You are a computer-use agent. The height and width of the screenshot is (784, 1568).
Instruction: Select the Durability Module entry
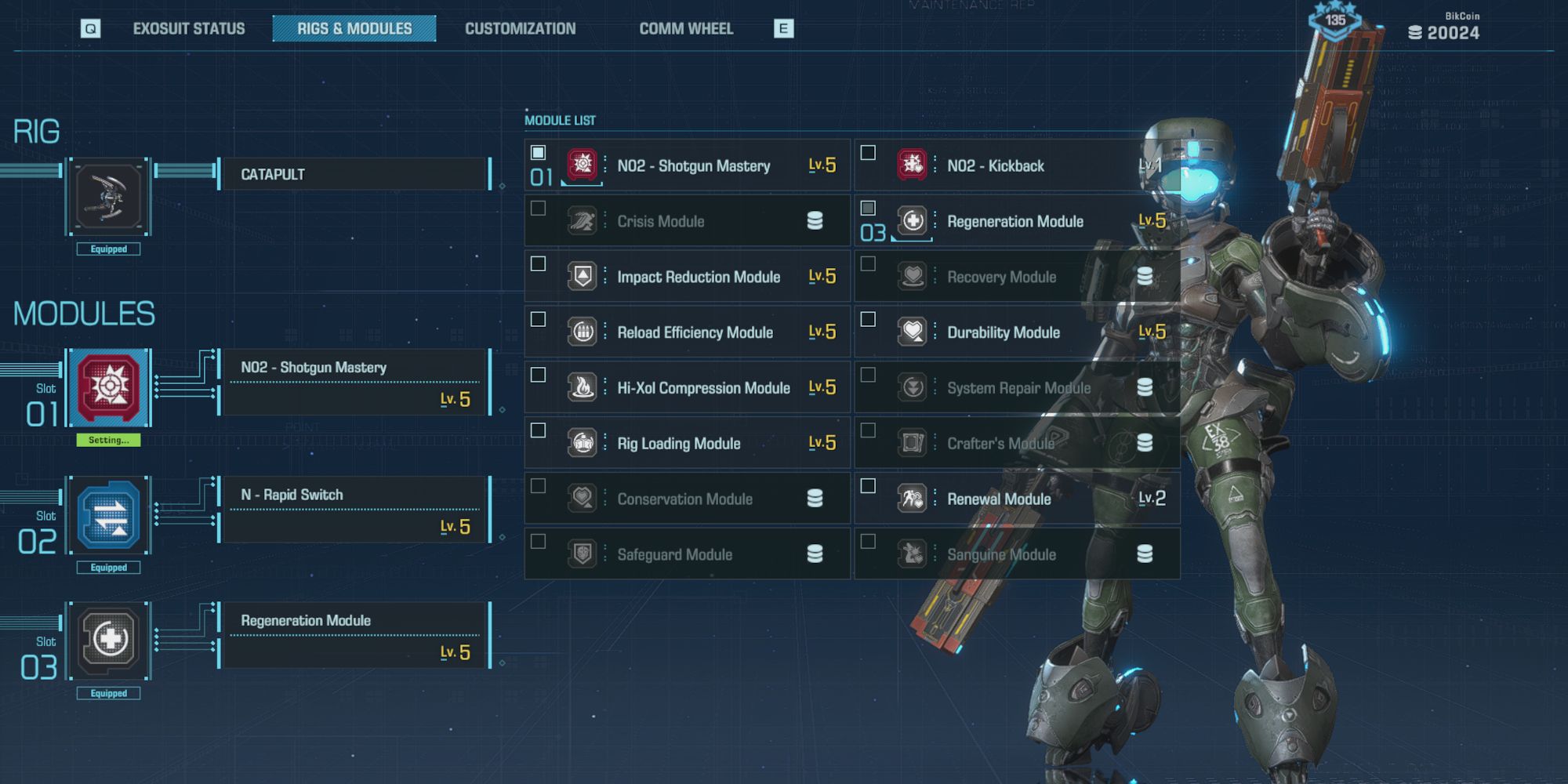point(1003,333)
